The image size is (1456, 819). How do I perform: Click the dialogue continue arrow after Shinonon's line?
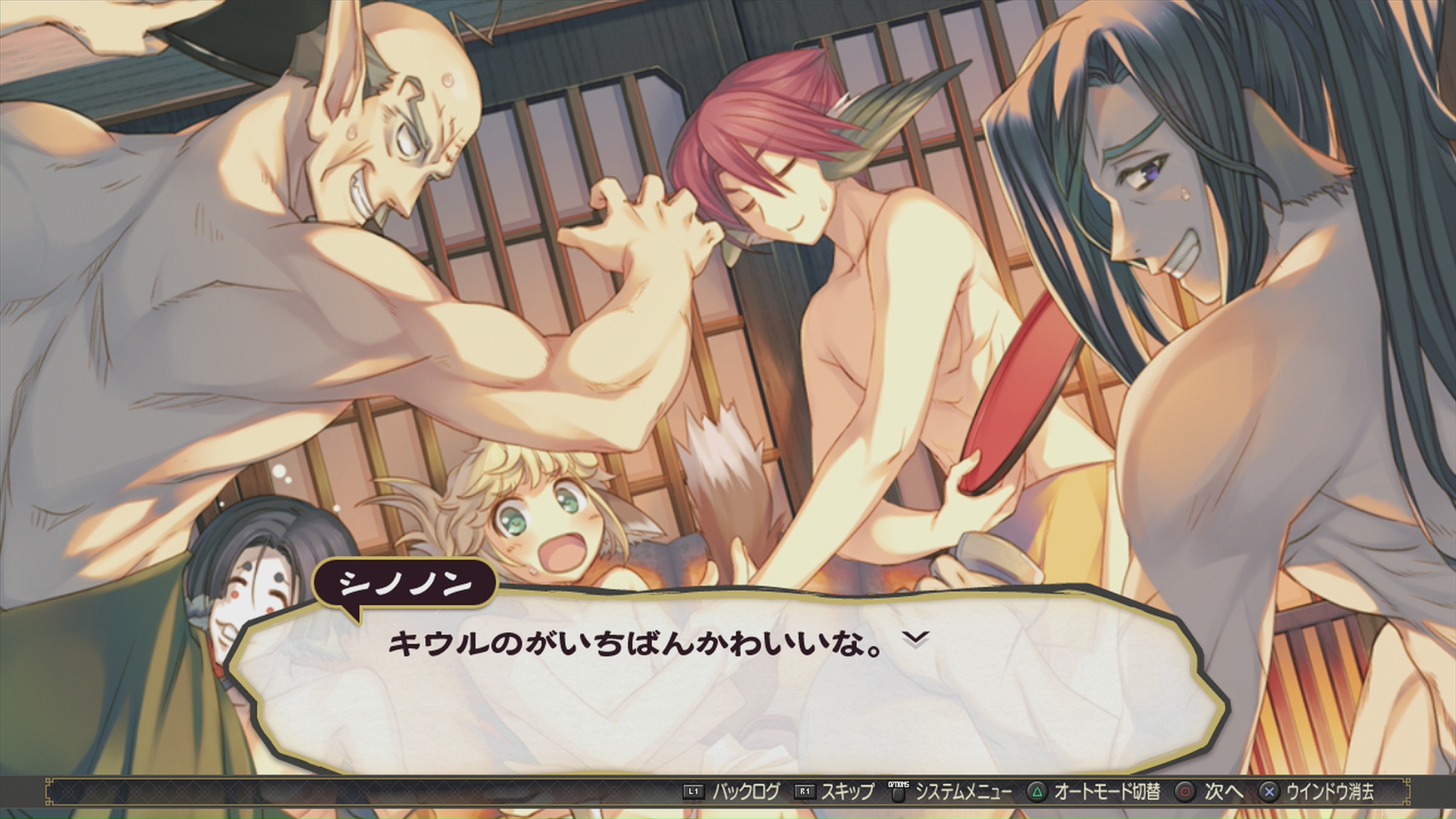[x=916, y=640]
